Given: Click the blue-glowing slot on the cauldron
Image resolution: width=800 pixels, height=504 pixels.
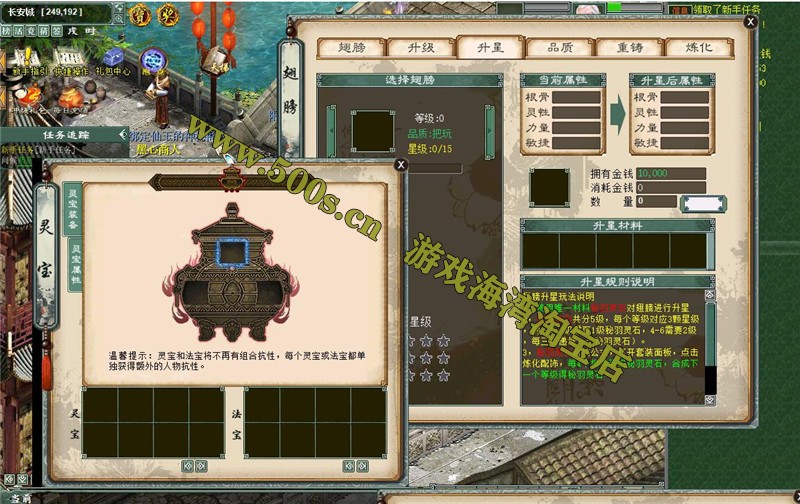Looking at the screenshot, I should pyautogui.click(x=232, y=255).
